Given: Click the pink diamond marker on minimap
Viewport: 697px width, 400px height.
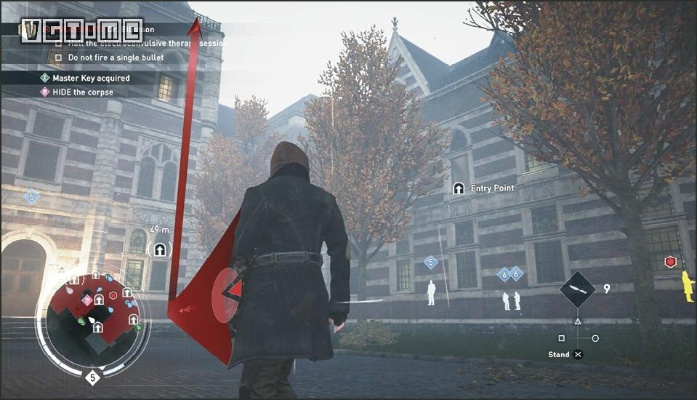Looking at the screenshot, I should [x=88, y=299].
